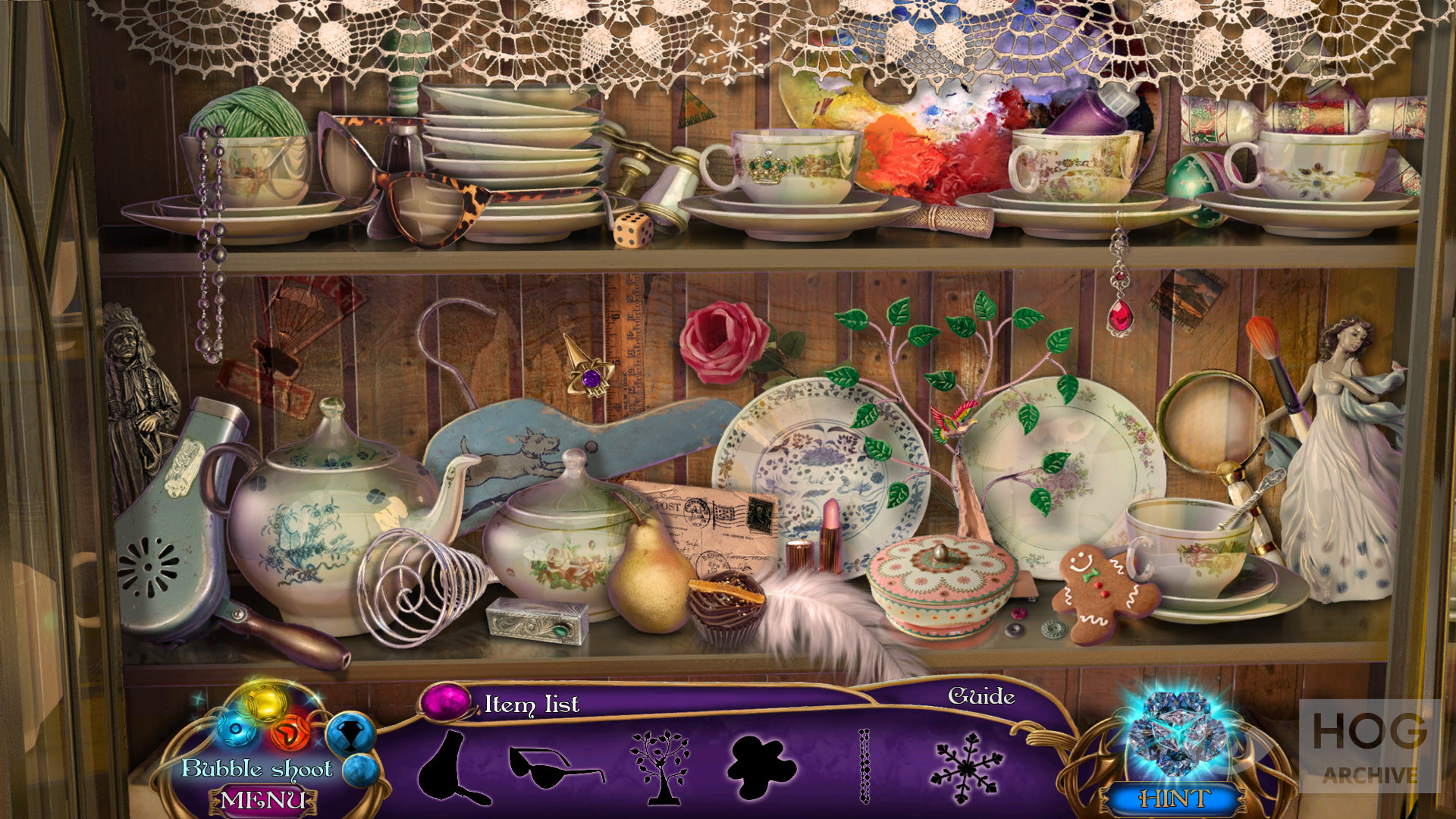Select the hair dryer silhouette
This screenshot has width=1456, height=819.
click(450, 768)
